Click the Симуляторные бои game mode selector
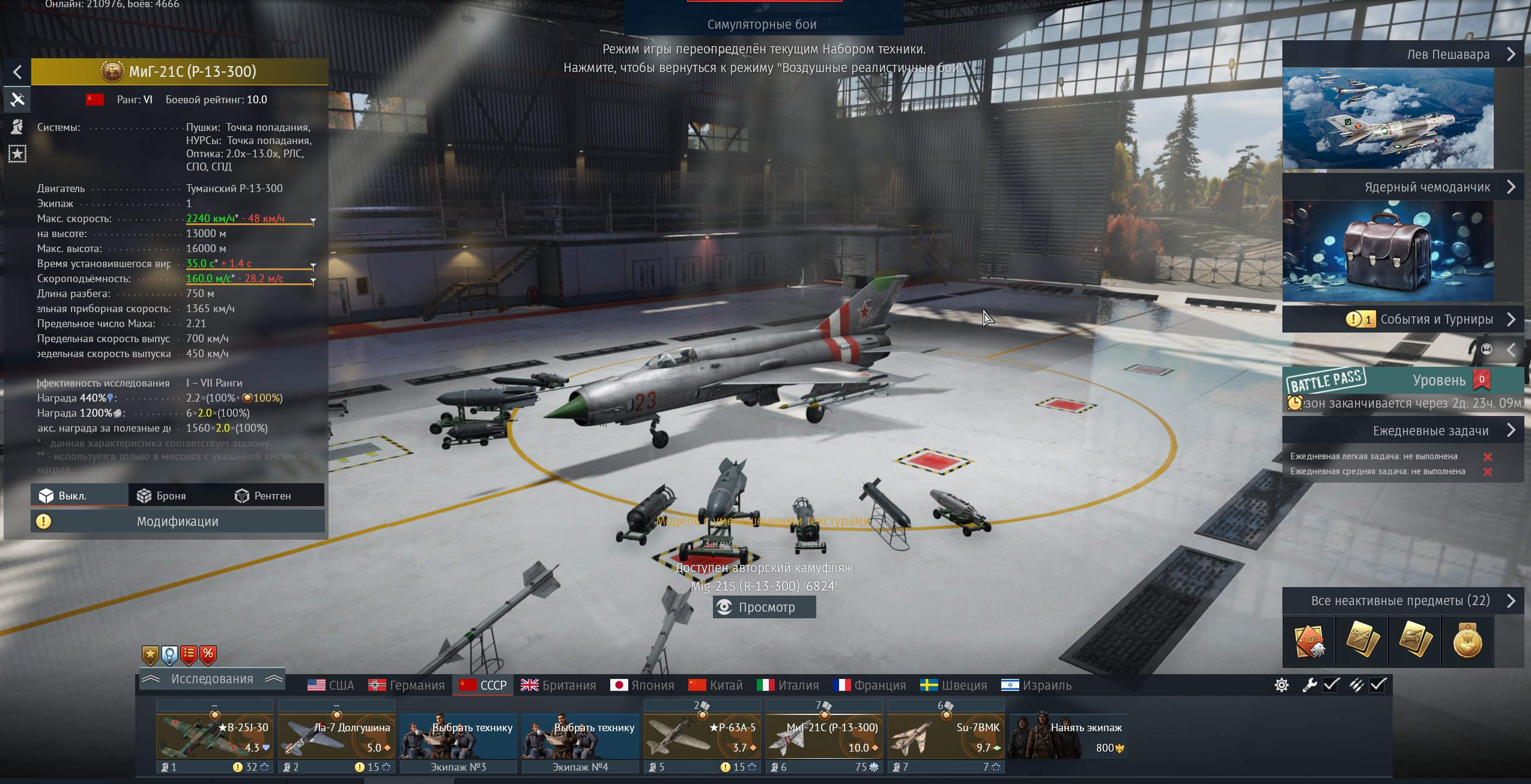1531x784 pixels. pos(762,24)
